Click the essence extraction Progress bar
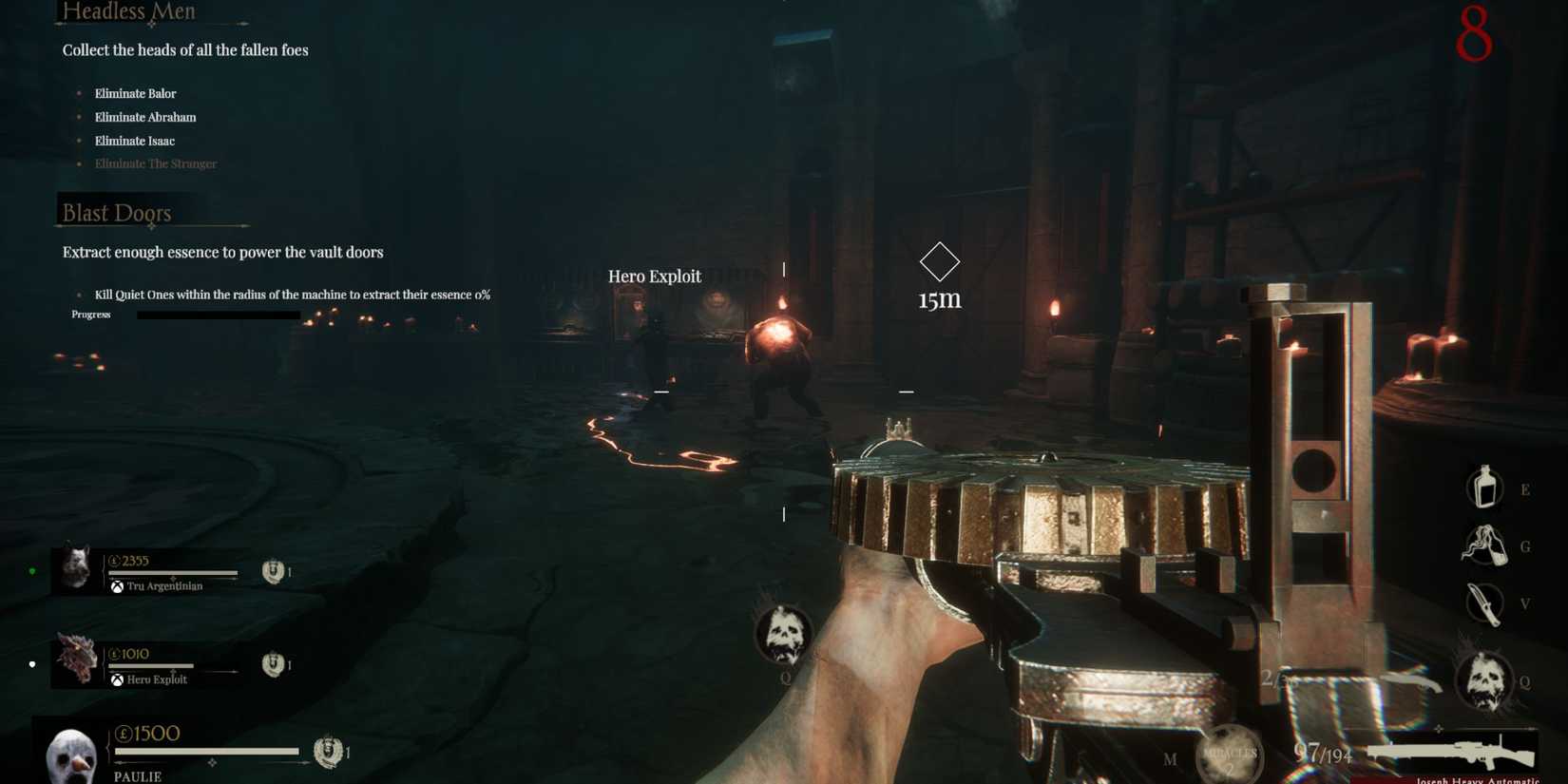 tap(218, 314)
